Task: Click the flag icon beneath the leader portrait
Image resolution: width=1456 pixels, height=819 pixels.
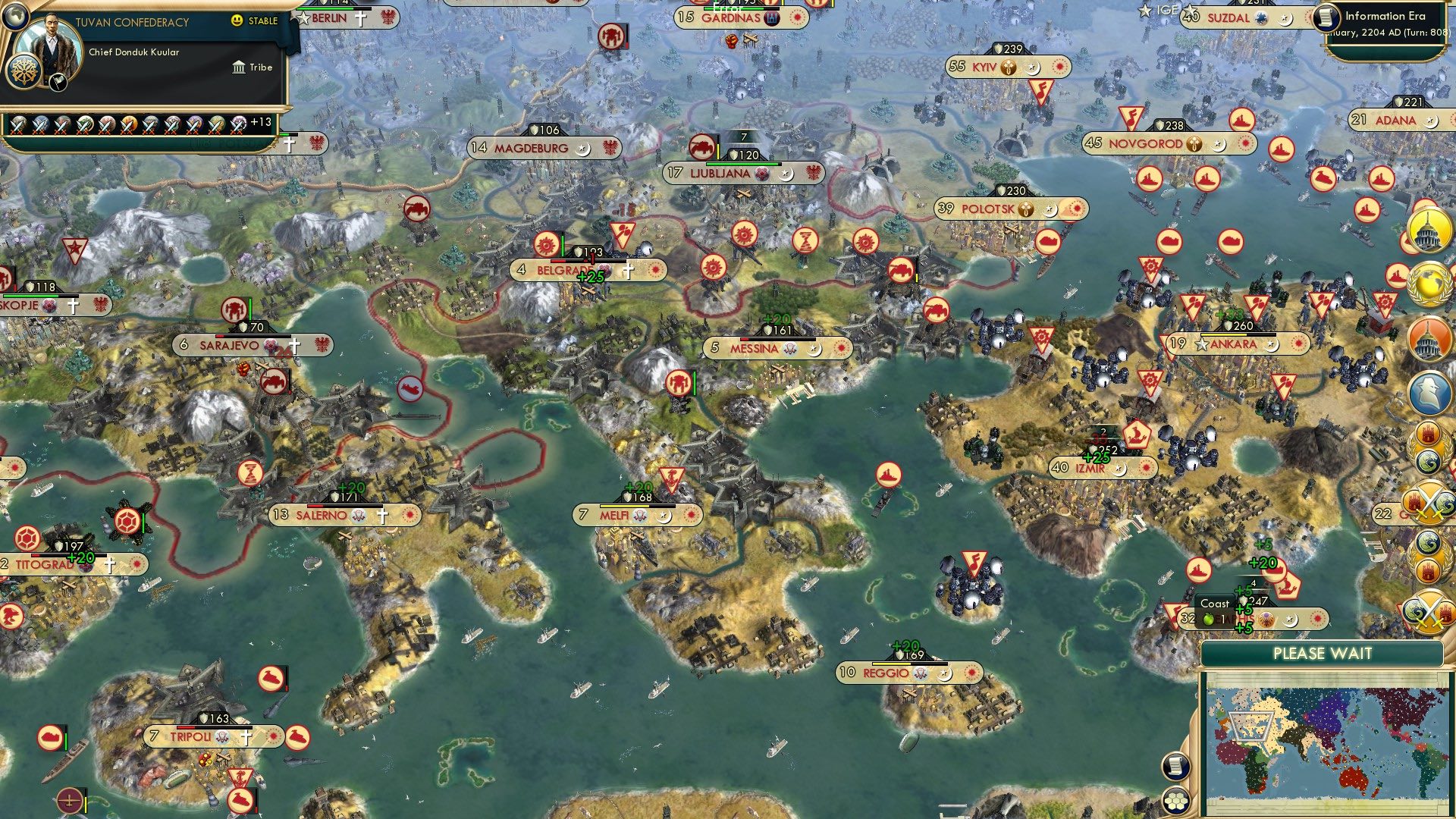Action: click(x=58, y=81)
